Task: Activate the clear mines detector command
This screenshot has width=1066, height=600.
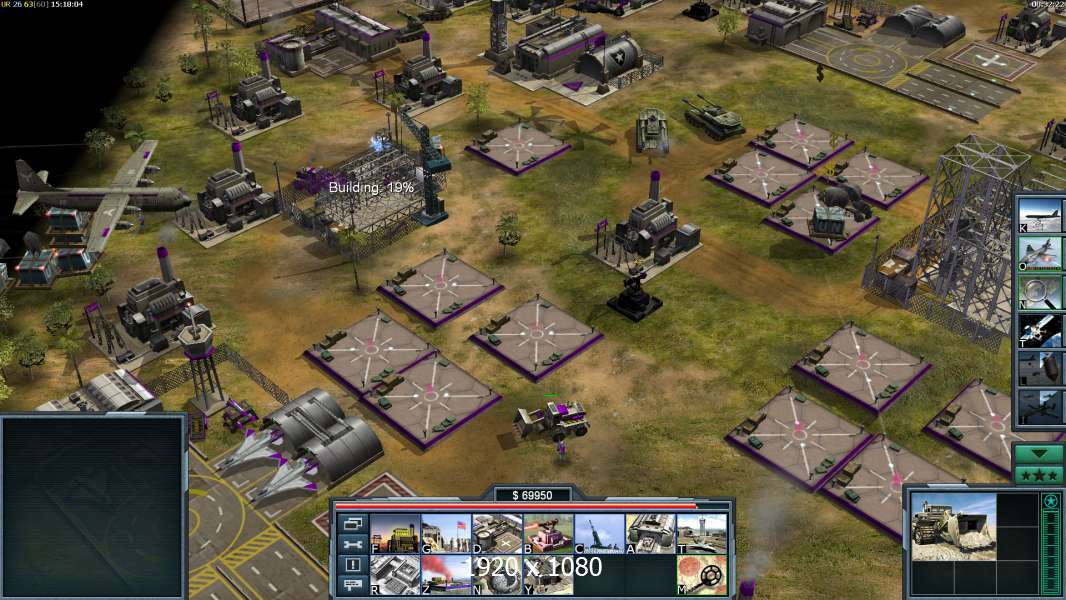Action: pos(701,574)
